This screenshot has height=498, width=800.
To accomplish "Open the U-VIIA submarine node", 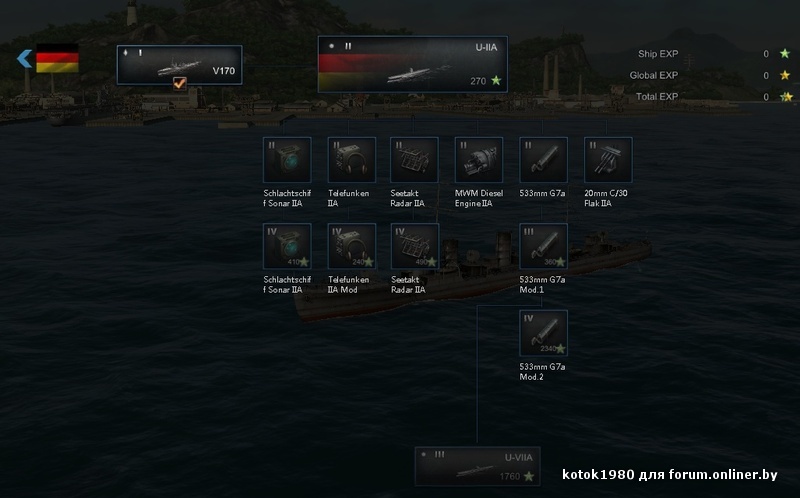I will 477,466.
